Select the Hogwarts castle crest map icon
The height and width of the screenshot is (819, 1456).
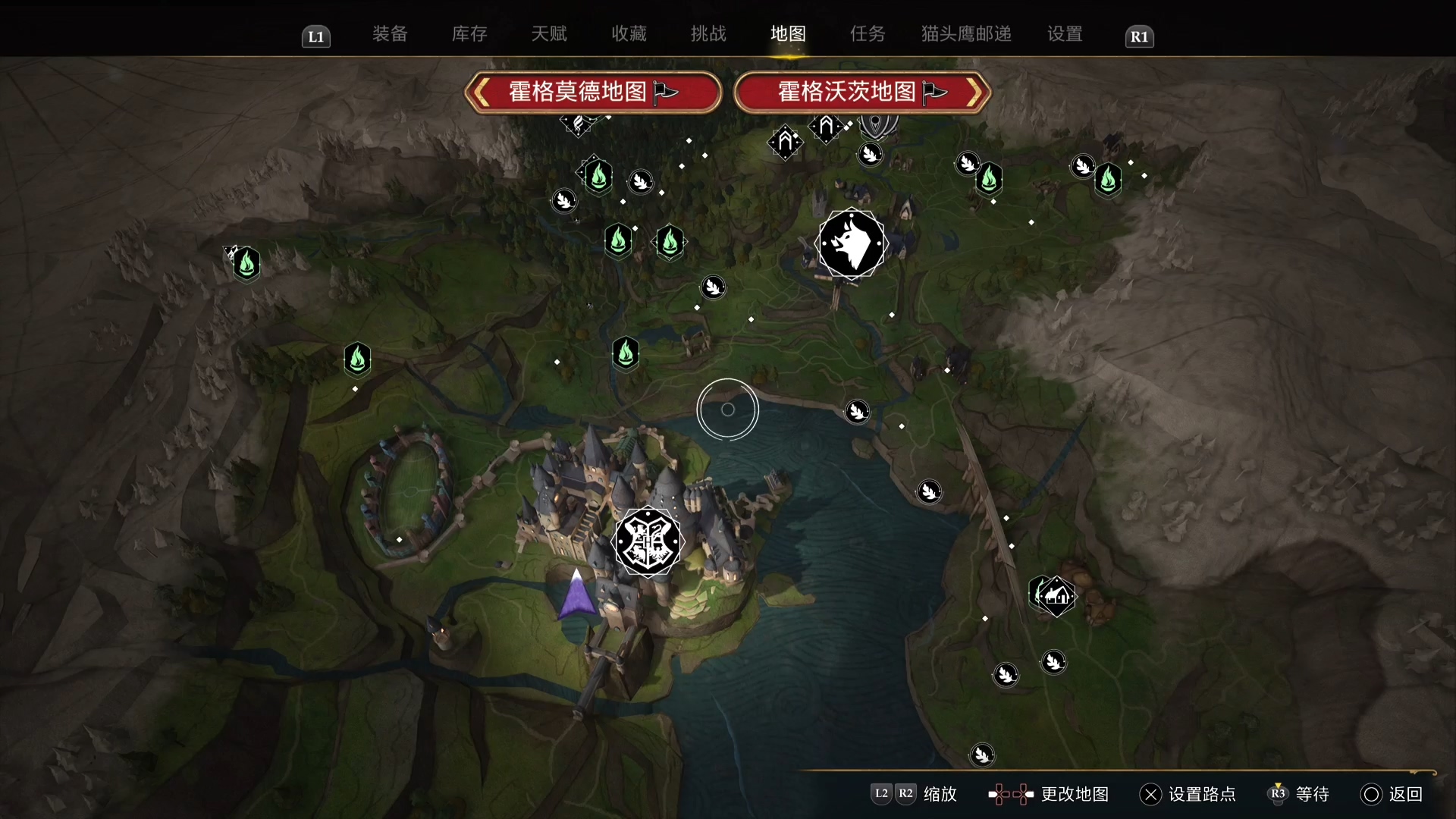[648, 542]
